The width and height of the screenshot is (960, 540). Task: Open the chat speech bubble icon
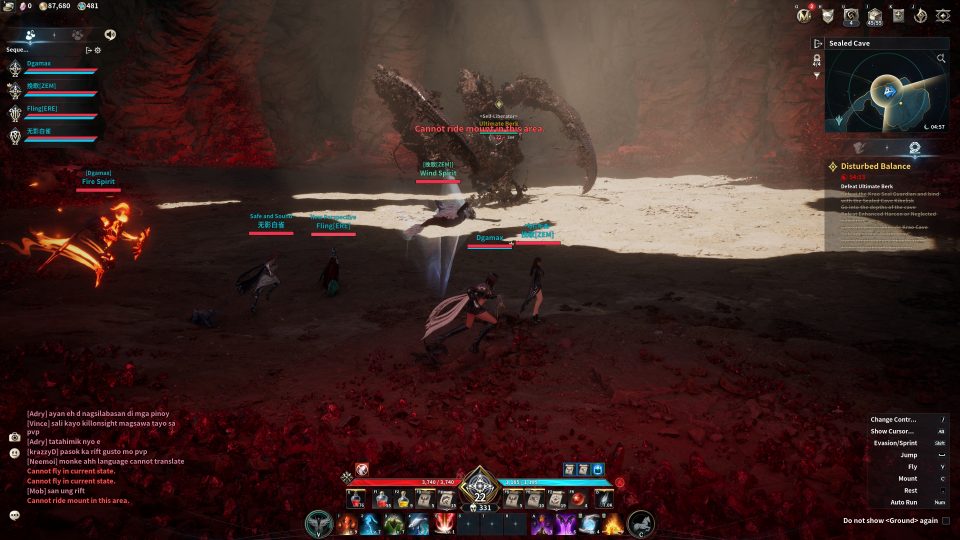[15, 515]
